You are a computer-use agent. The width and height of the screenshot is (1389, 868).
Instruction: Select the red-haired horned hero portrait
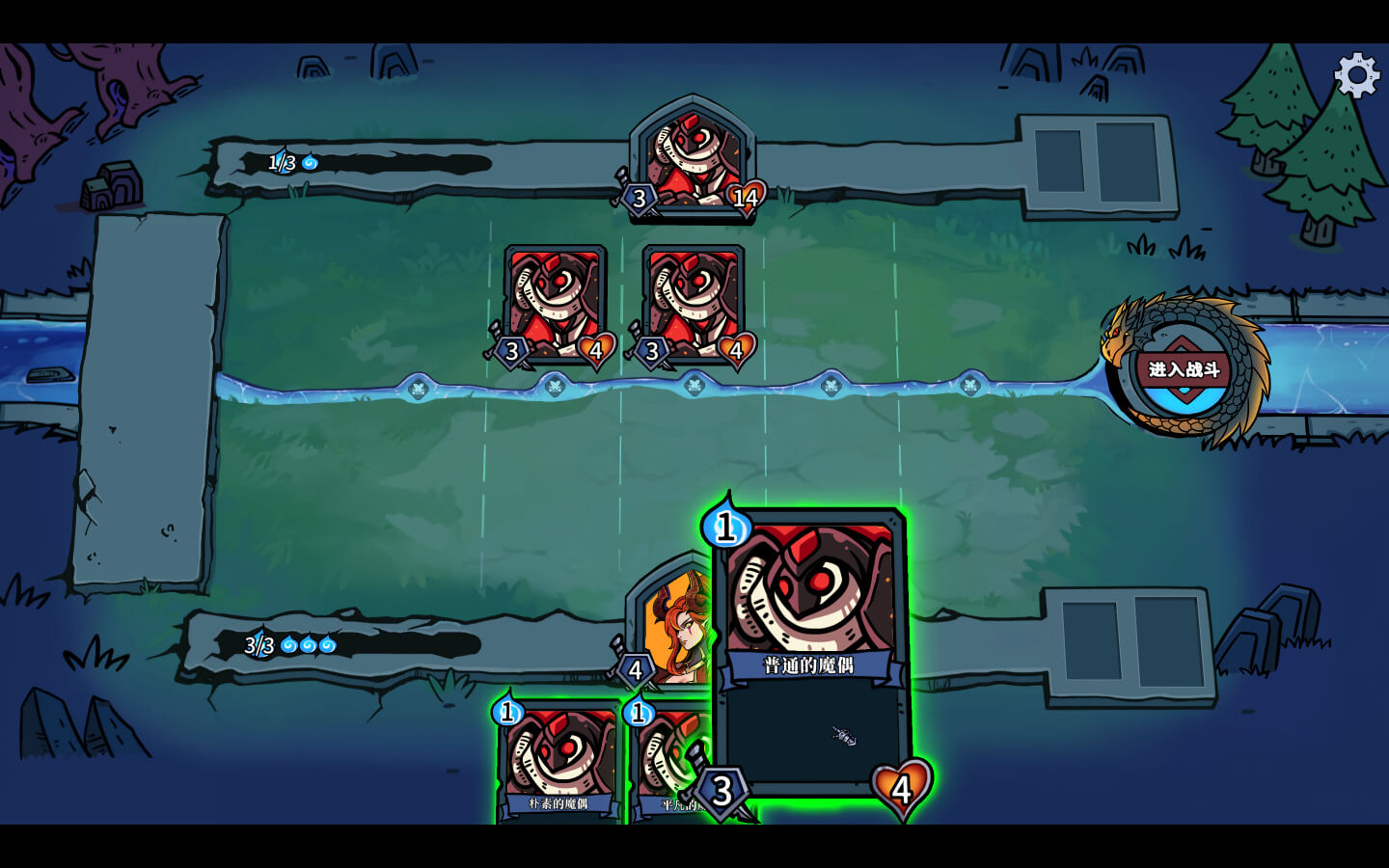coord(675,622)
